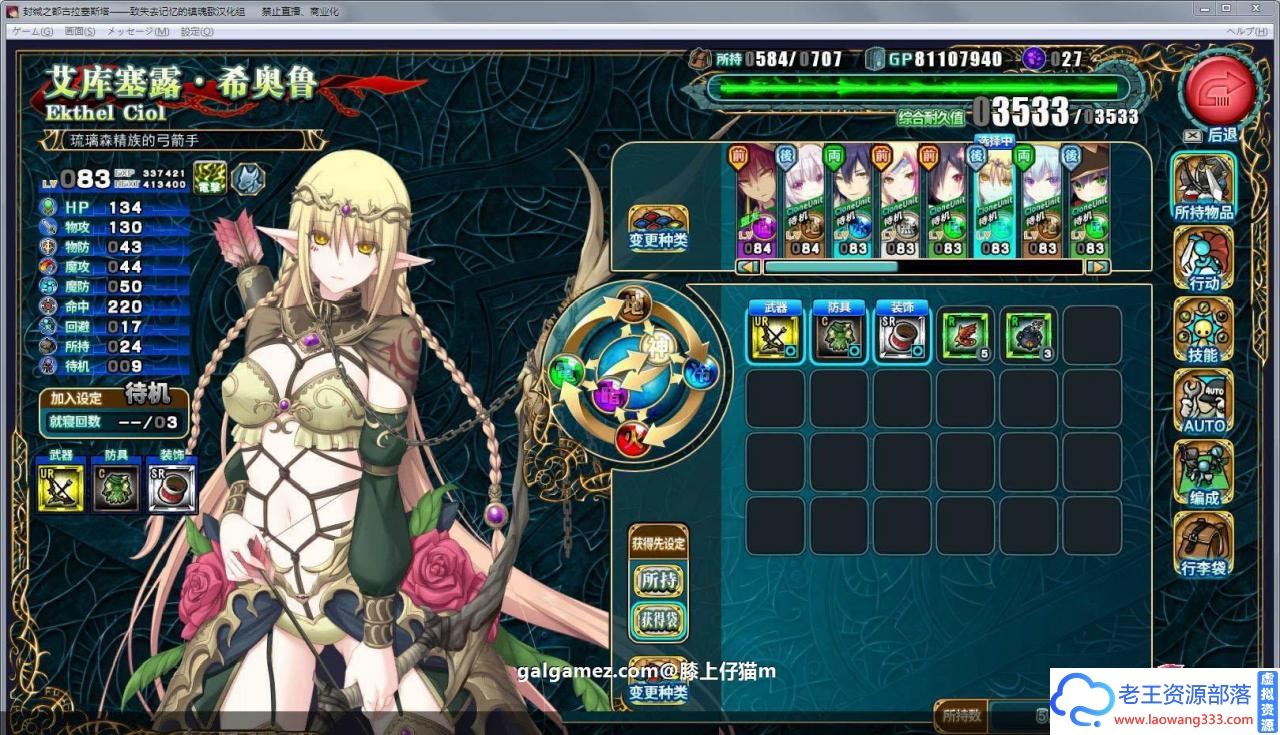Select the SR red drum accessory in grid
This screenshot has height=735, width=1280.
(902, 336)
